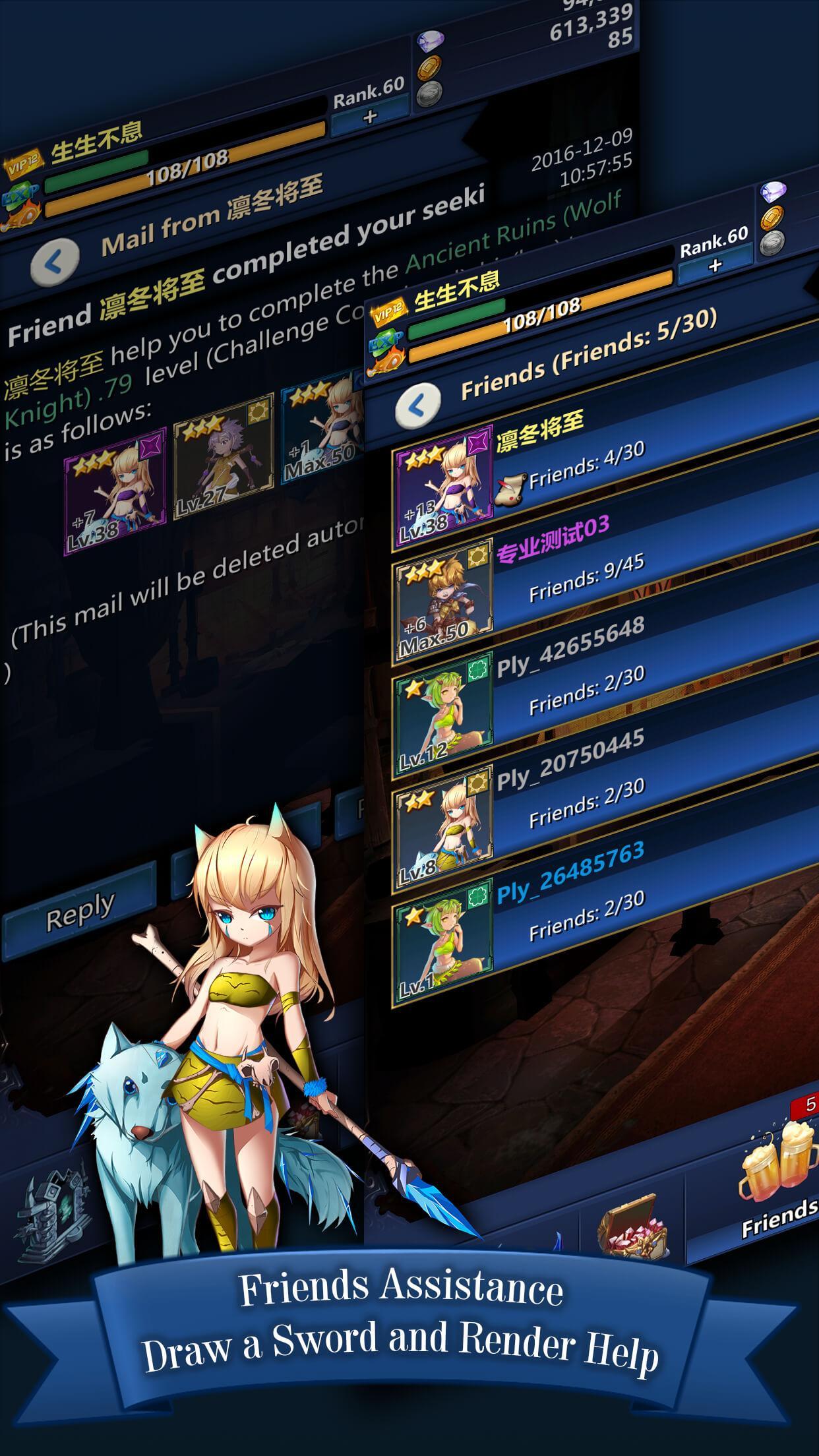This screenshot has width=819, height=1456.
Task: Open the stone gate icon in bottom bar
Action: pyautogui.click(x=56, y=1213)
